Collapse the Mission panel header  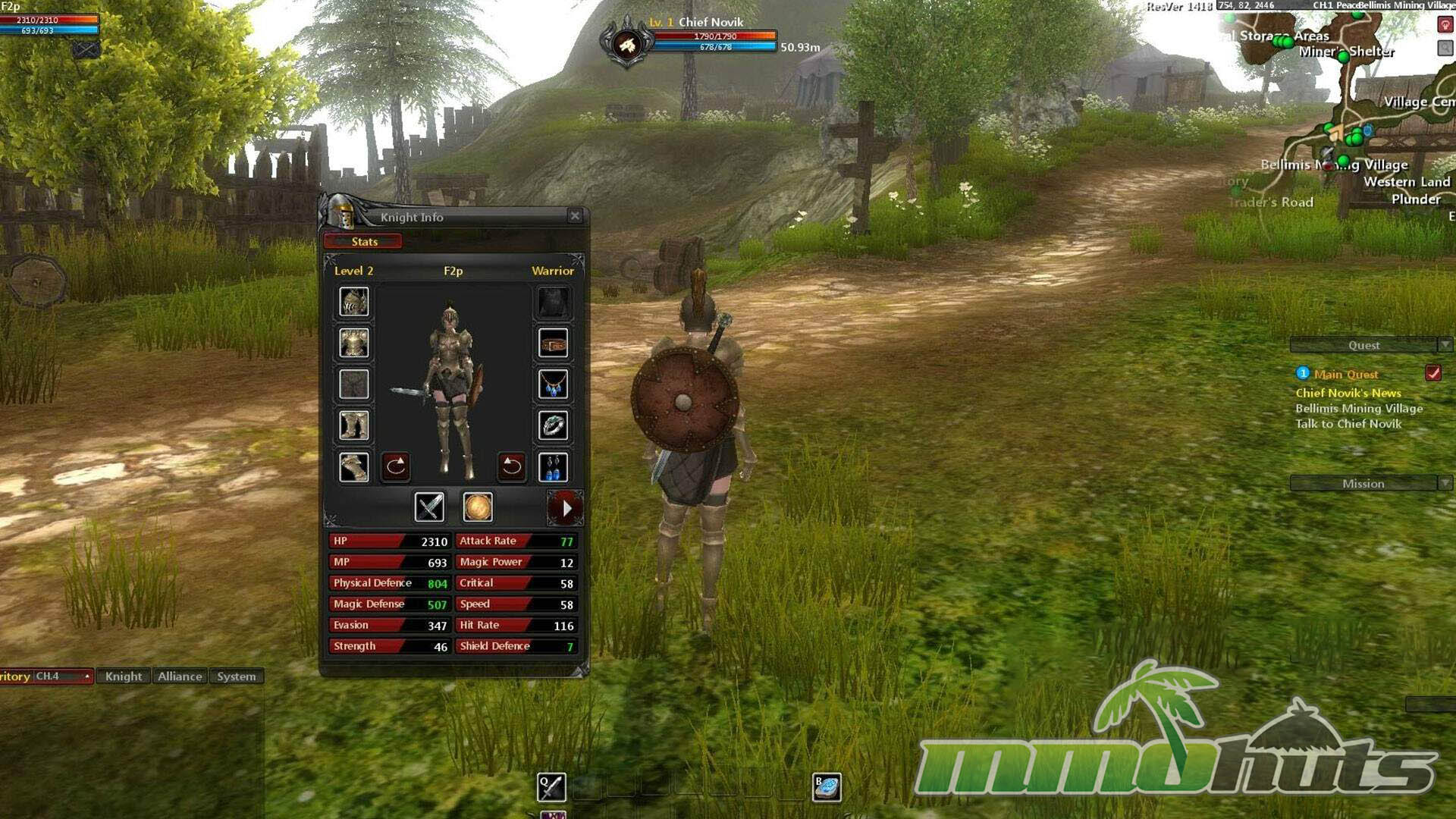click(1445, 483)
